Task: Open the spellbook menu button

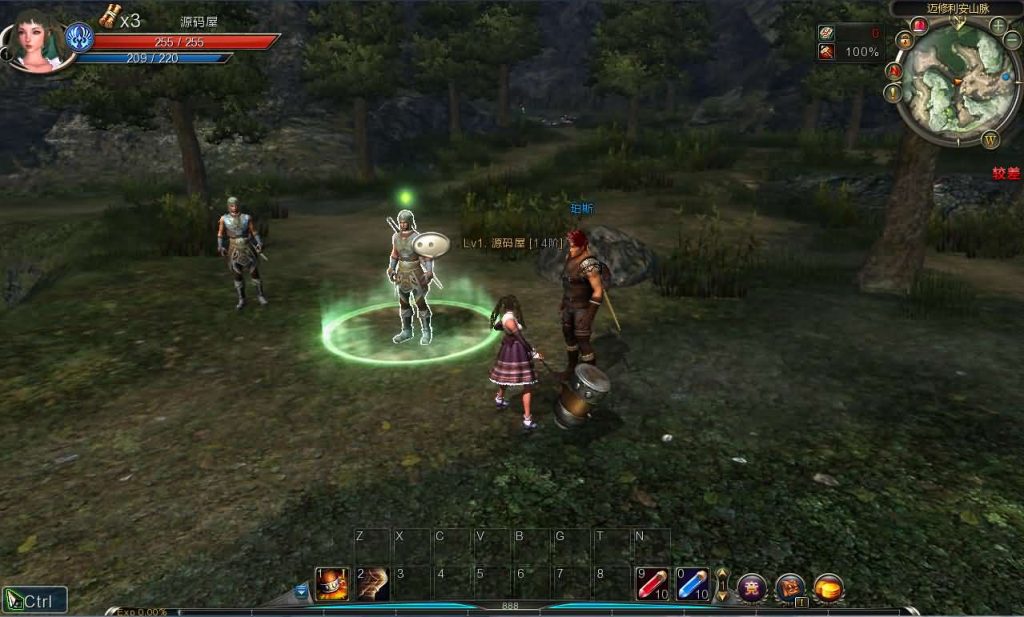Action: tap(790, 587)
